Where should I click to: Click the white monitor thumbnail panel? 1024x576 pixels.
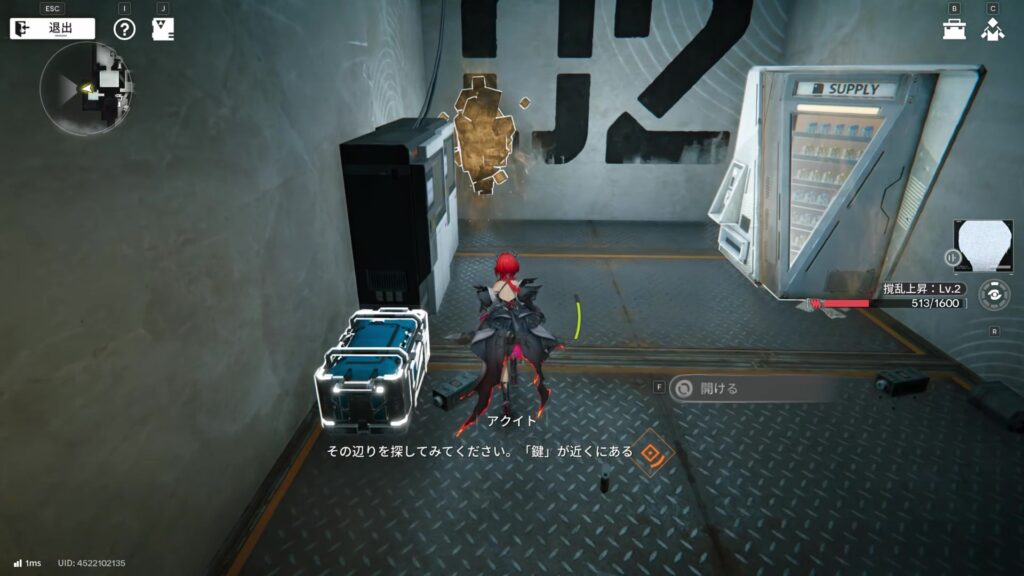[984, 247]
